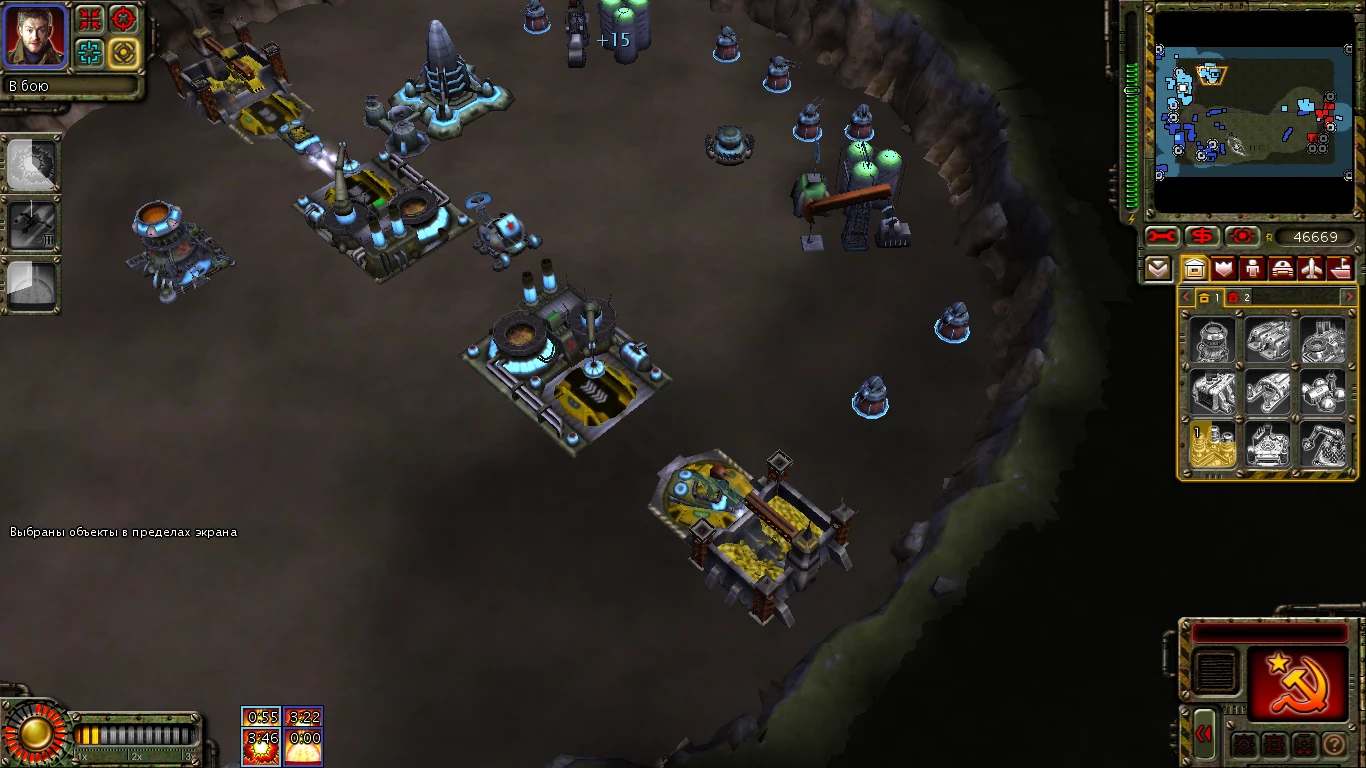Collapse bottom panel with double-chevron button
This screenshot has height=768, width=1366.
1204,735
